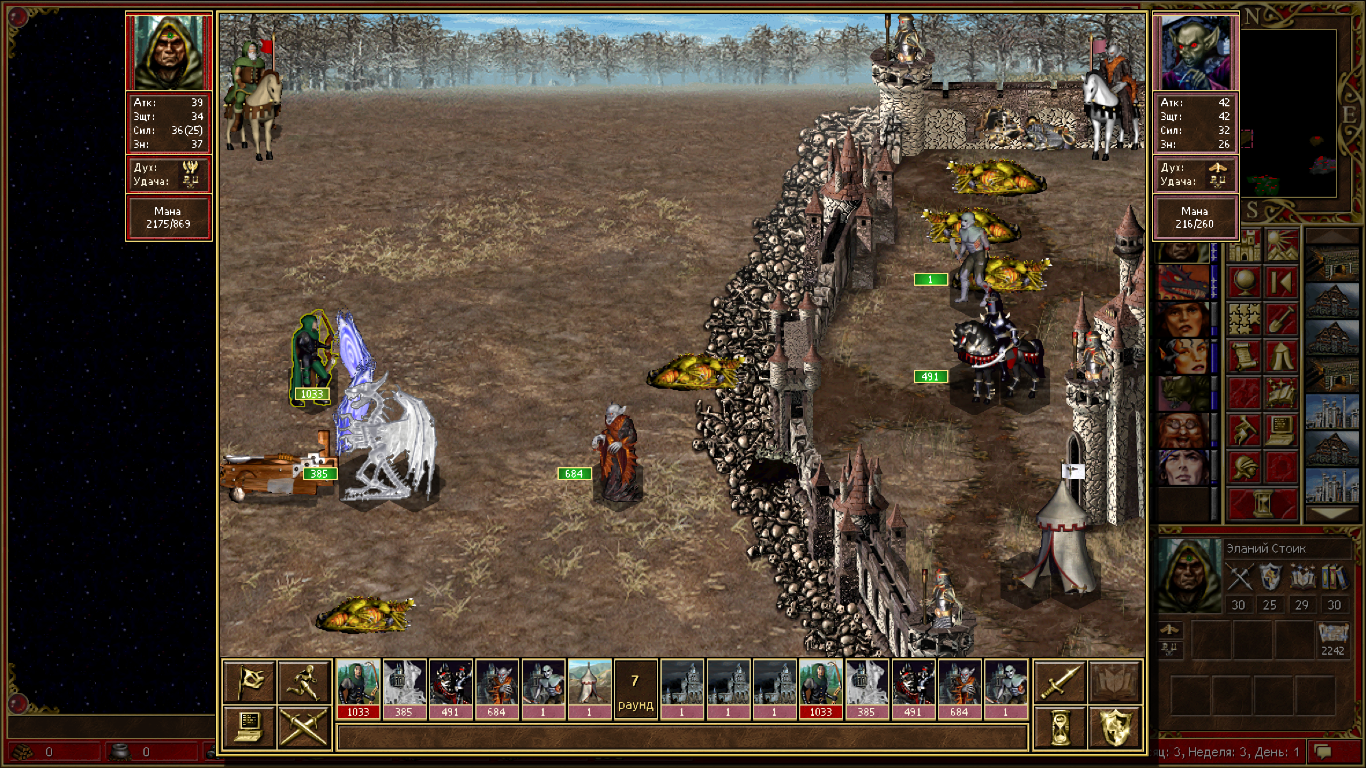Screen dimensions: 1366x768
Task: Open Эланий Стоик's hero portrait panel
Action: [1189, 576]
